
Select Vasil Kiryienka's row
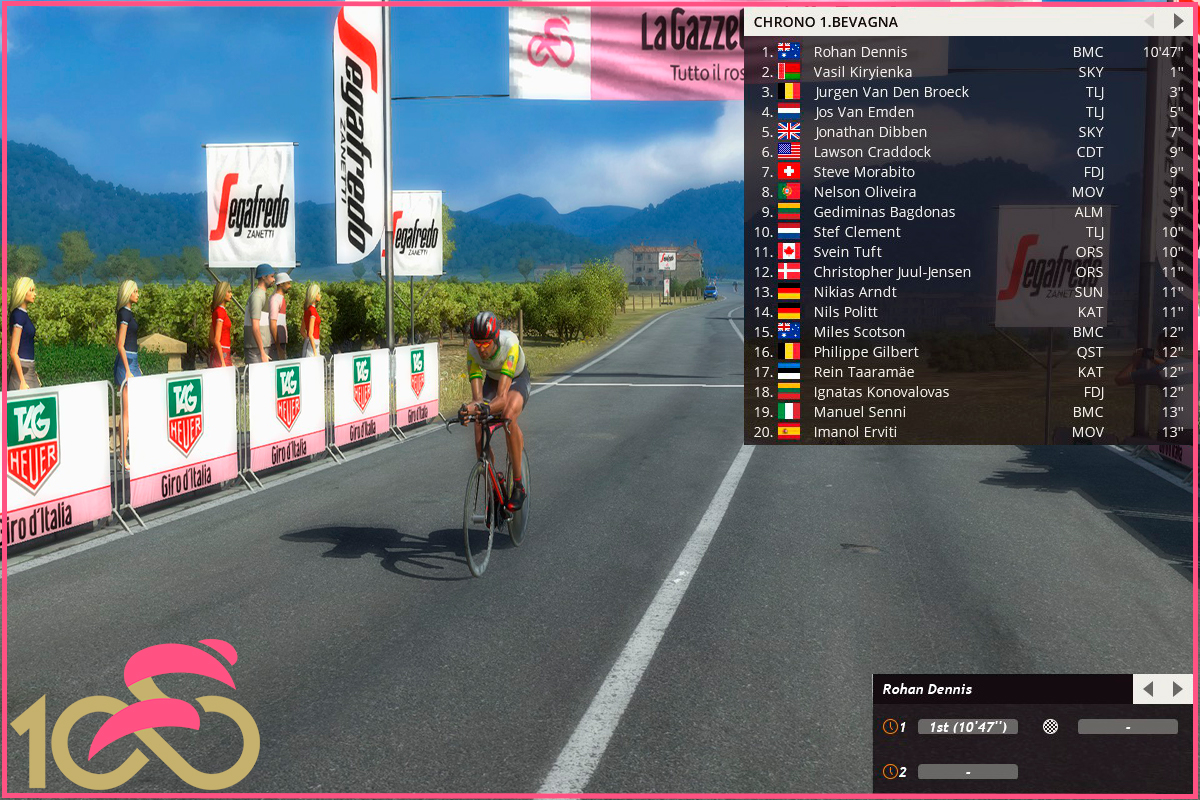tap(862, 72)
